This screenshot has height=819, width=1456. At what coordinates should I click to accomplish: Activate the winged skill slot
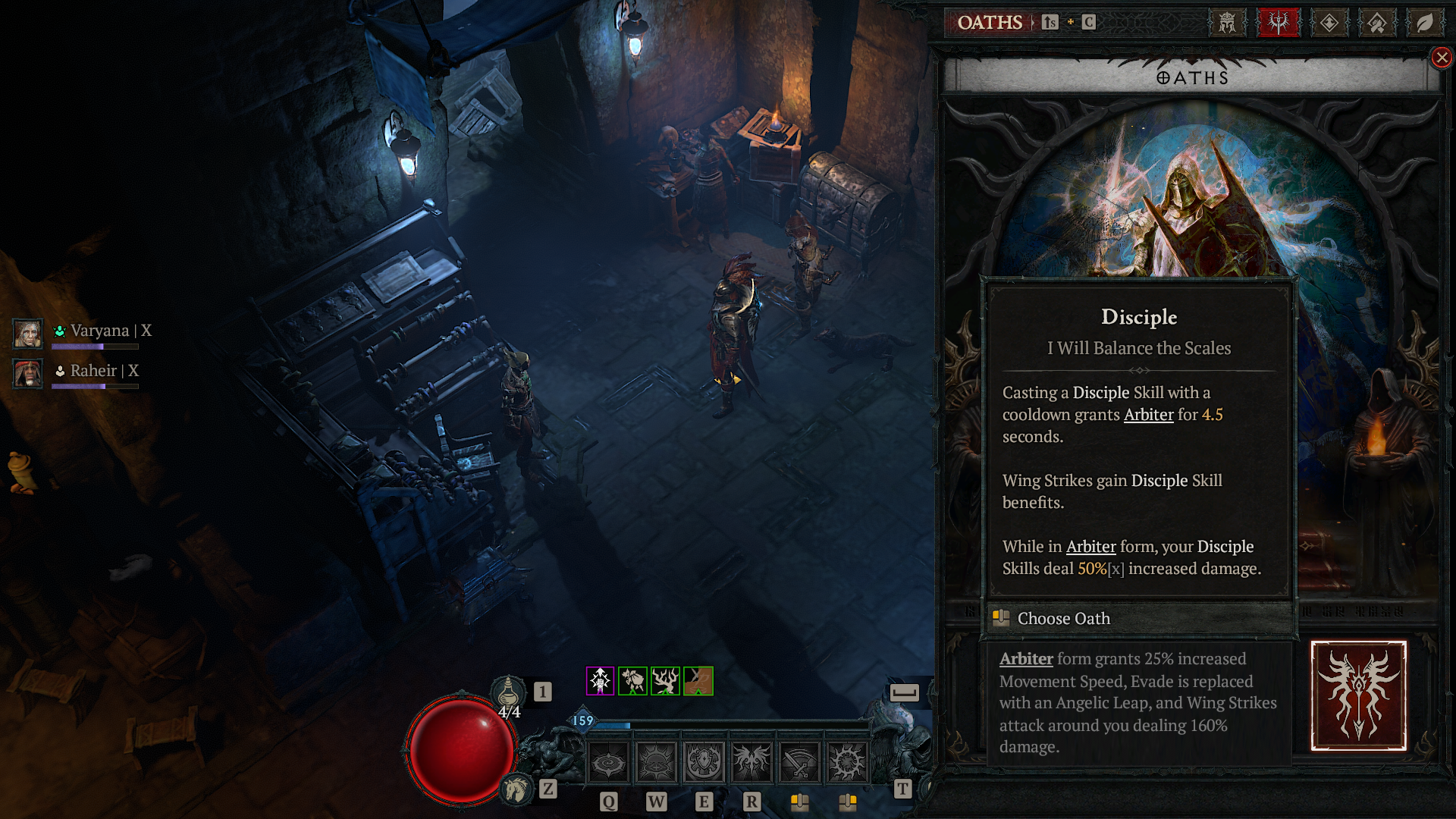tap(752, 762)
